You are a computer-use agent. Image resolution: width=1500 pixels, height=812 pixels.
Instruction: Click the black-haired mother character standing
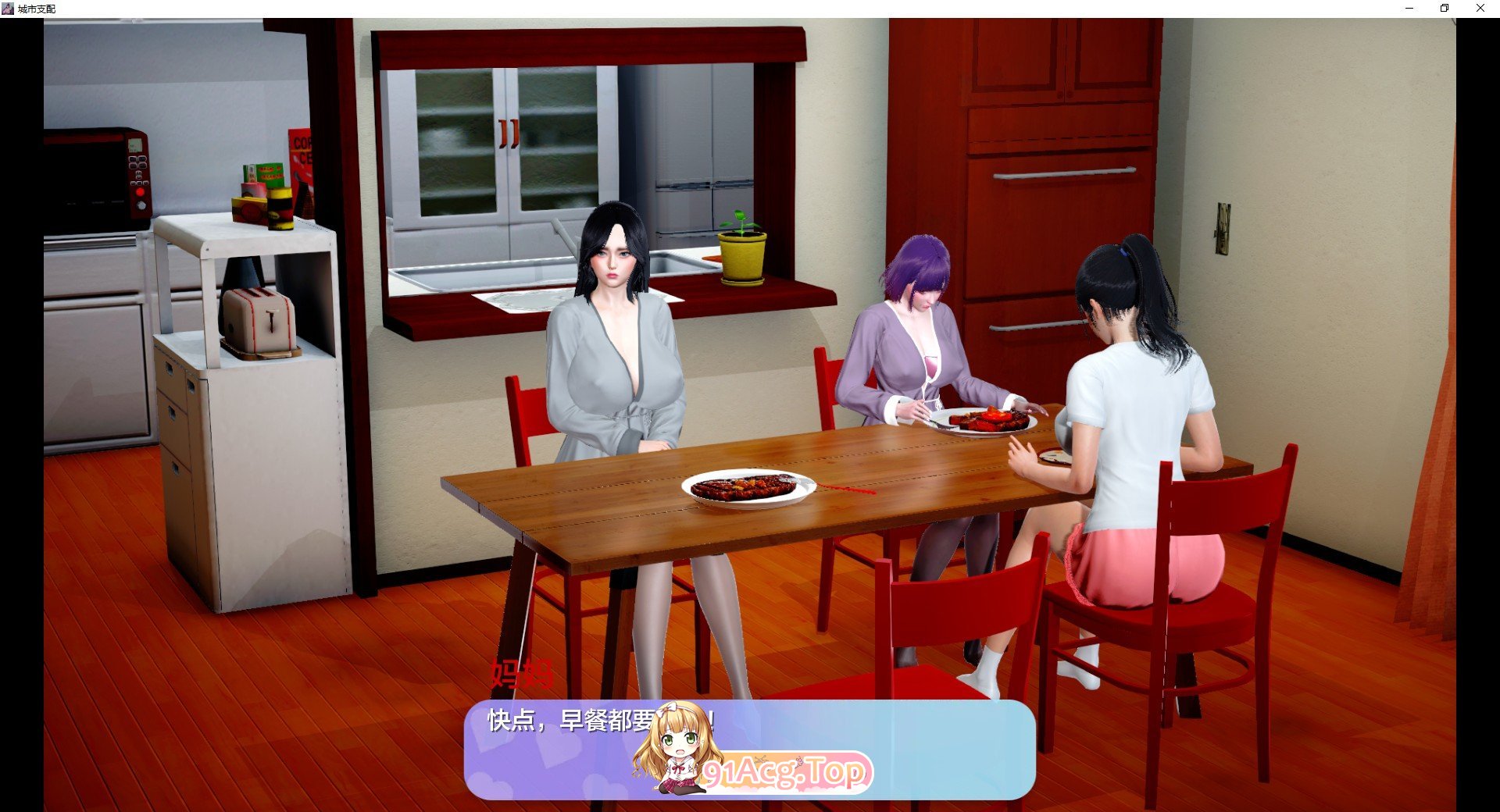pos(617,351)
